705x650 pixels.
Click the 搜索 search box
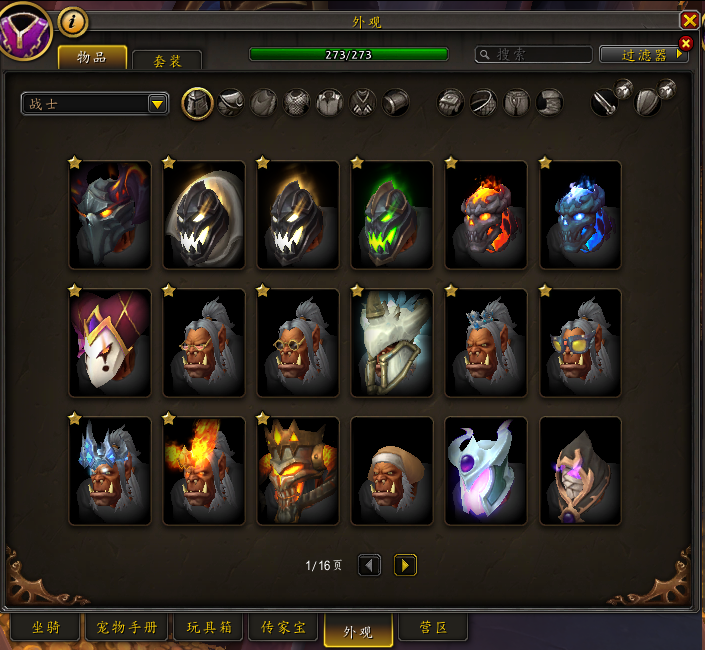click(534, 55)
